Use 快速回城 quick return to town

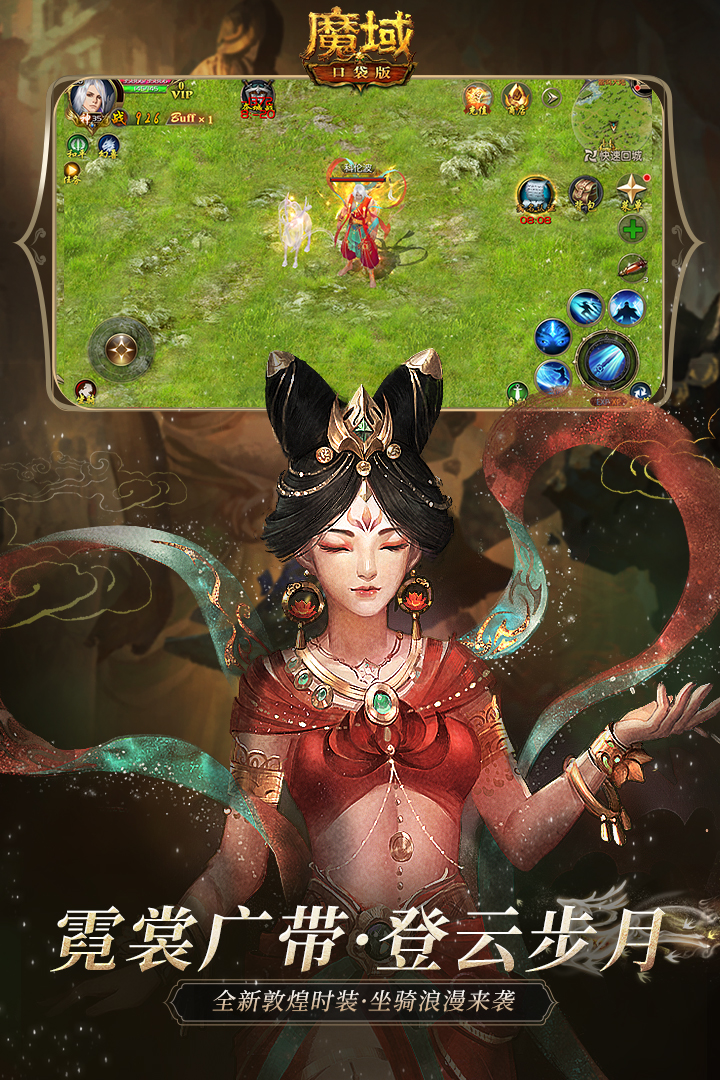(613, 156)
